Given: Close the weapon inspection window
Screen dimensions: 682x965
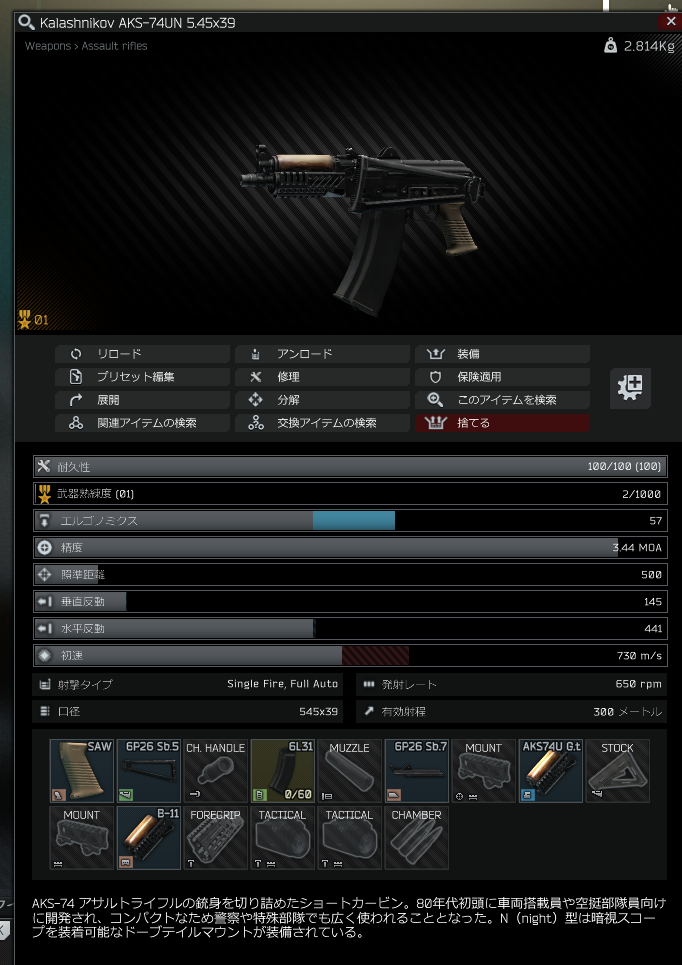Looking at the screenshot, I should click(x=669, y=21).
